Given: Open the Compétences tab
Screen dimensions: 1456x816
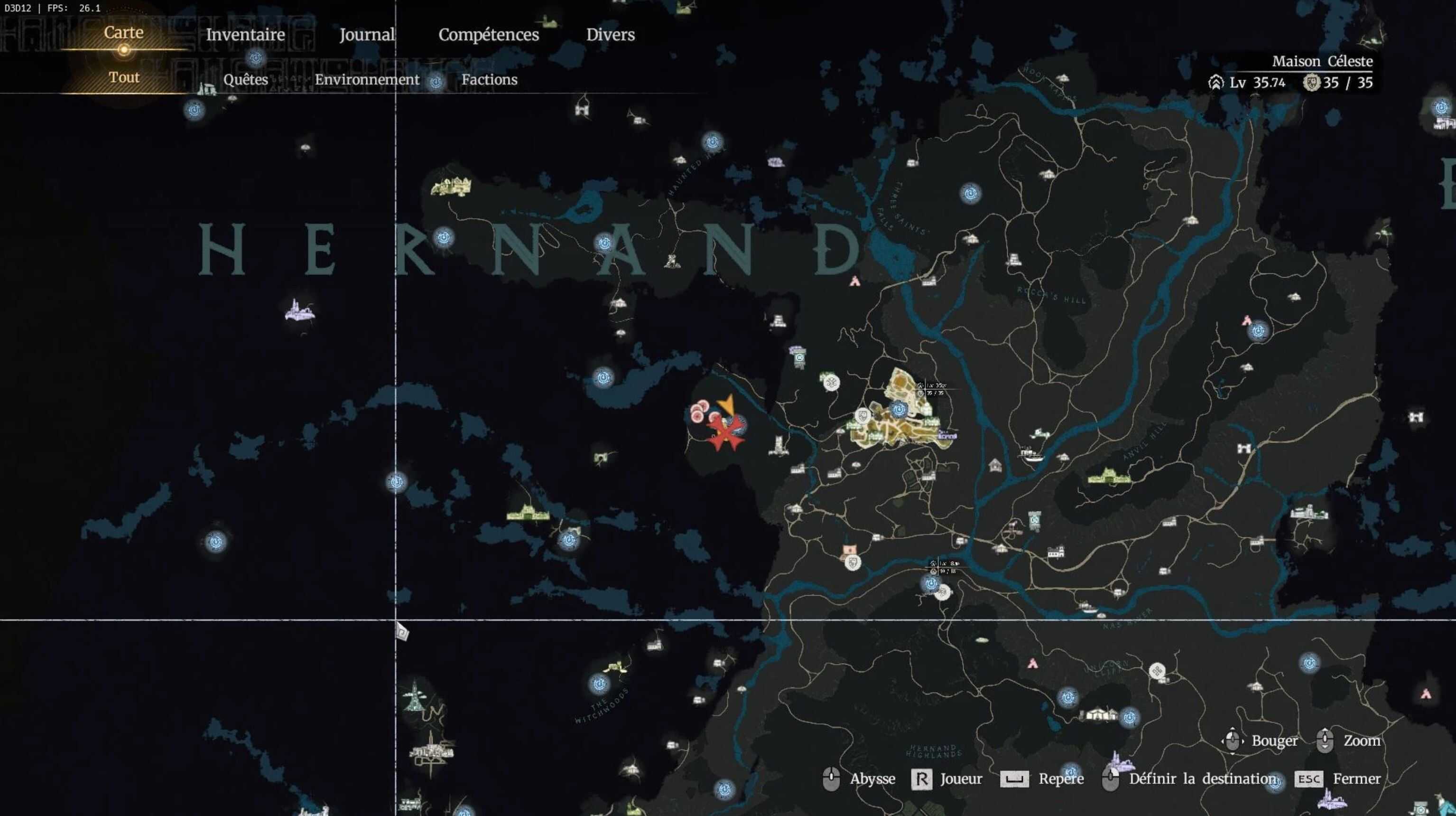Looking at the screenshot, I should click(x=488, y=35).
